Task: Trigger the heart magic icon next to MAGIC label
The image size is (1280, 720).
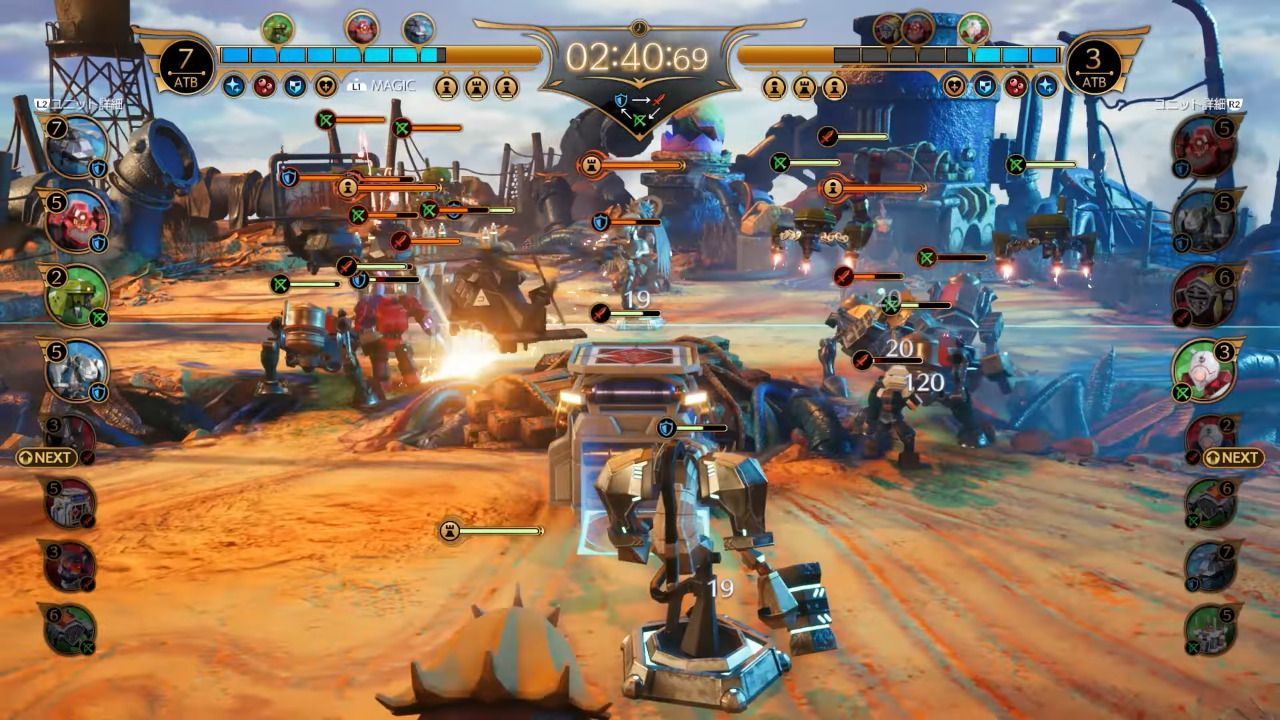Action: tap(326, 86)
